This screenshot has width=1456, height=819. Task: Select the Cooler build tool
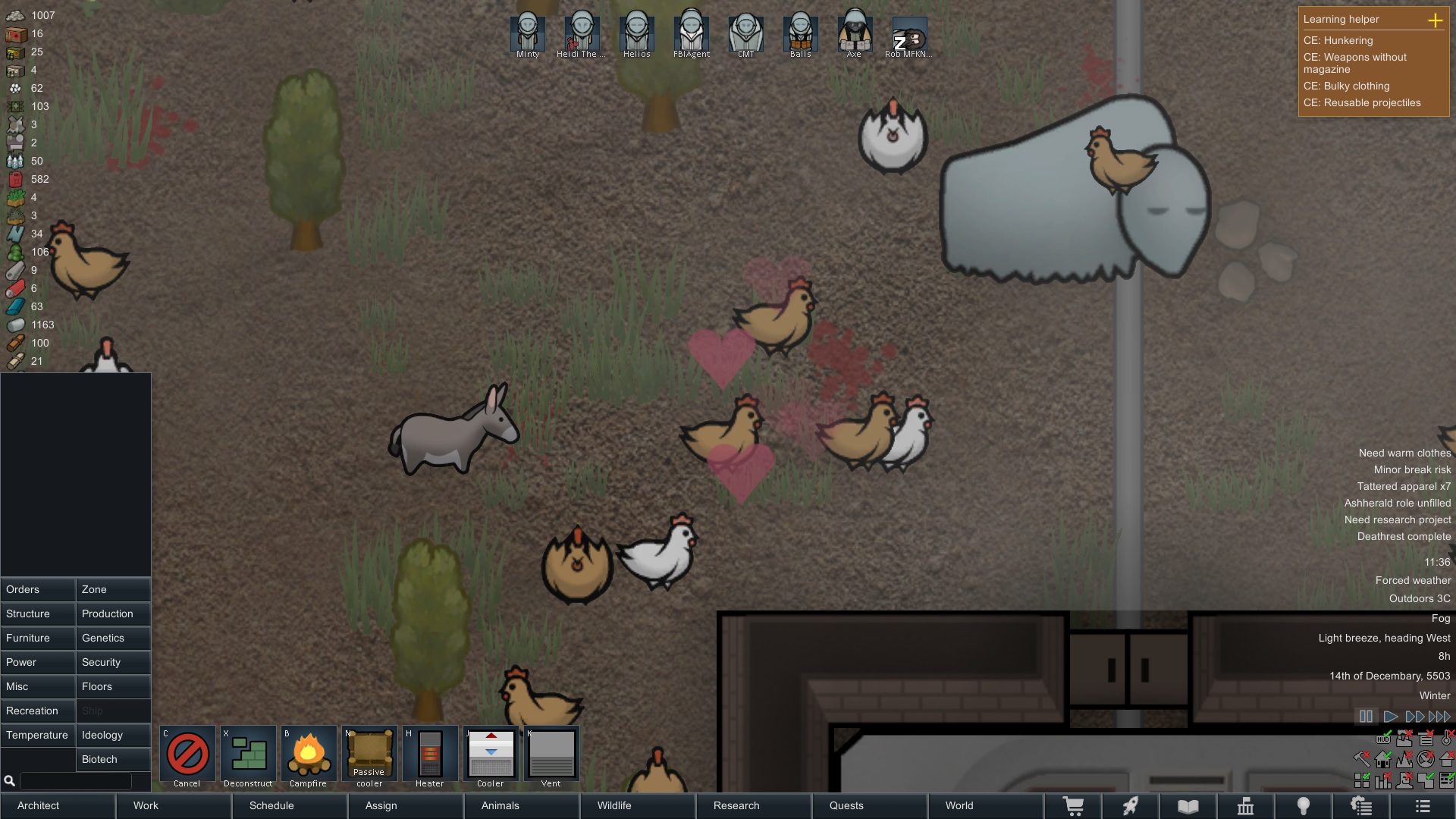pyautogui.click(x=491, y=755)
